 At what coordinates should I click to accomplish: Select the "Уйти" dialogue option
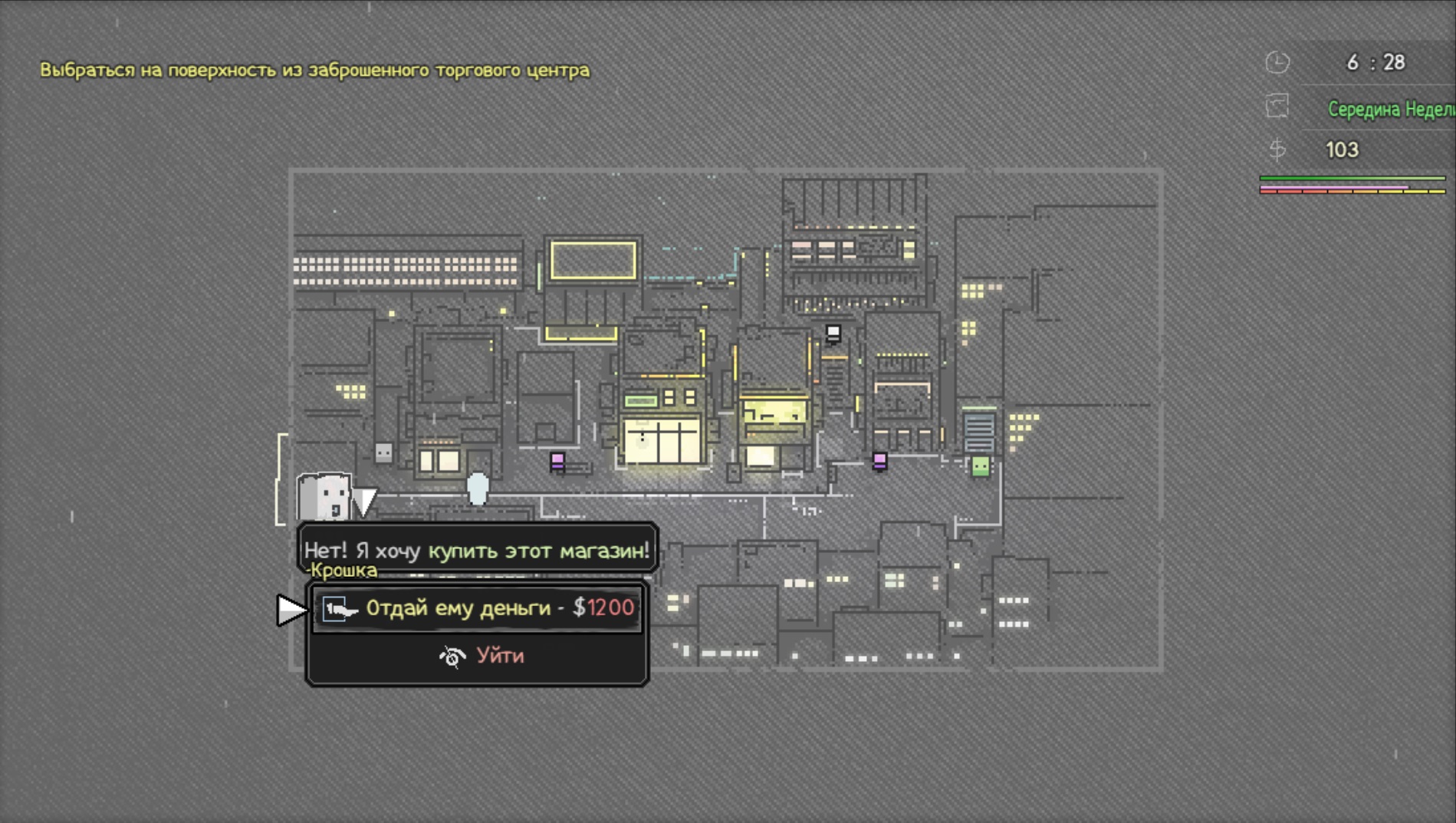click(x=481, y=657)
